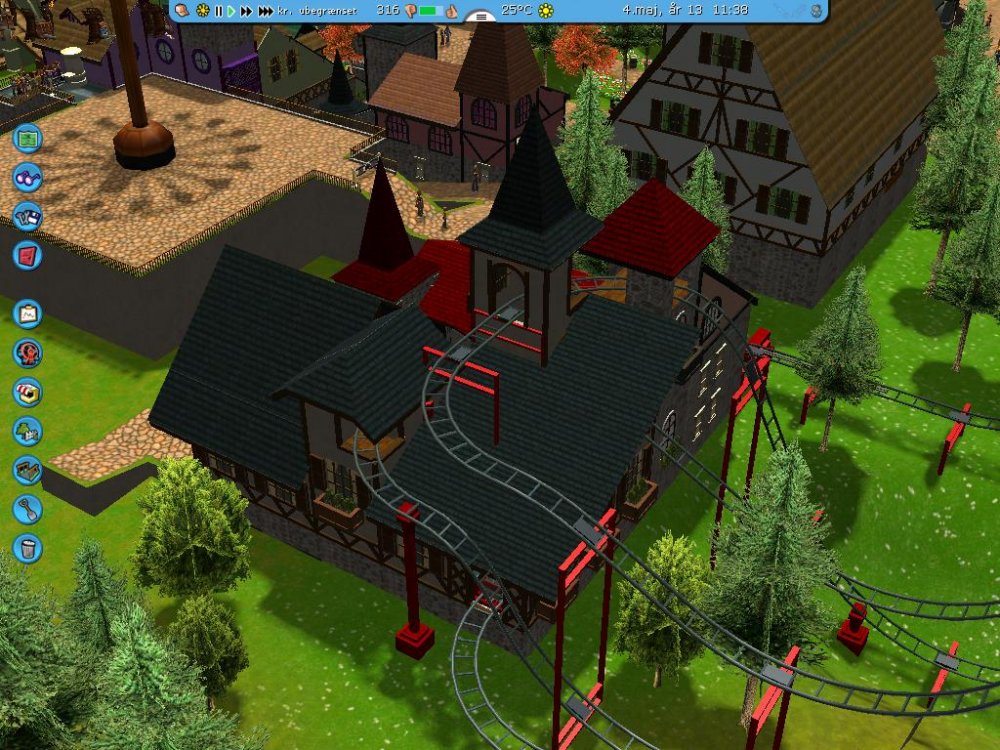Set game speed to triple fast-forward
Image resolution: width=1000 pixels, height=750 pixels.
265,11
